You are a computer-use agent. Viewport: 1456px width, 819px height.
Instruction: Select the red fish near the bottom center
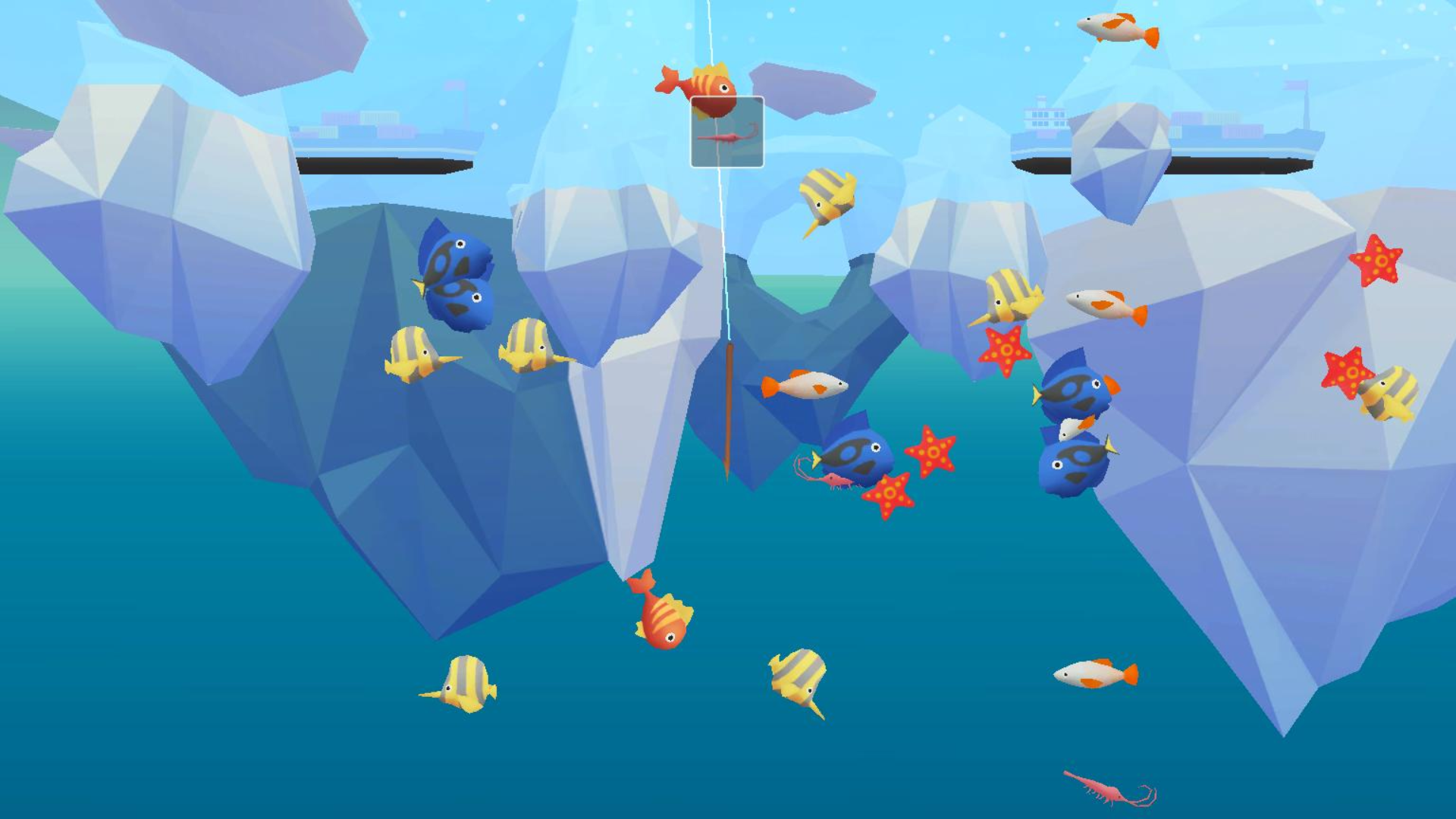click(x=664, y=622)
